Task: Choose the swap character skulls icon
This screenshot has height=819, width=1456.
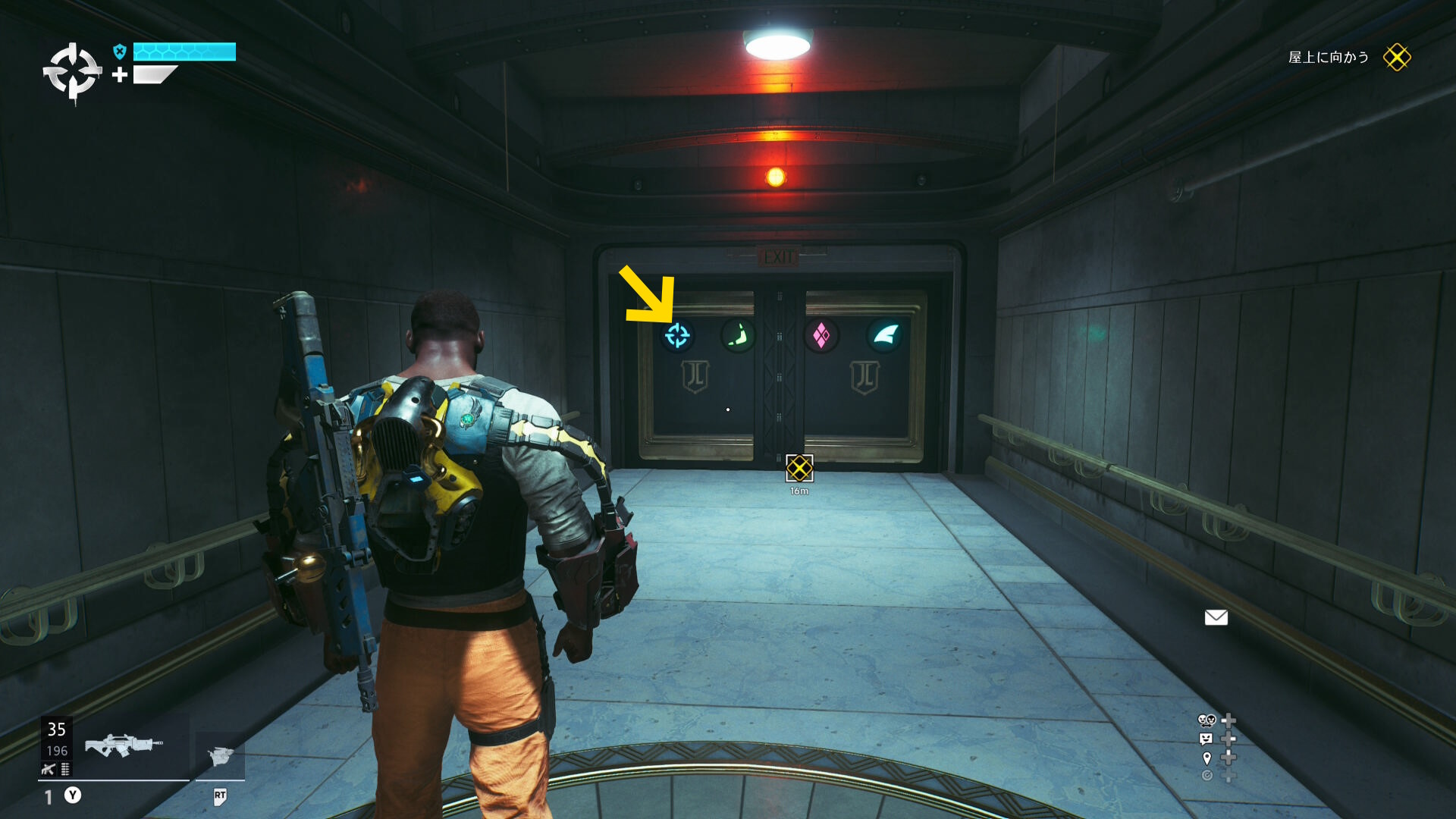Action: pyautogui.click(x=1207, y=720)
